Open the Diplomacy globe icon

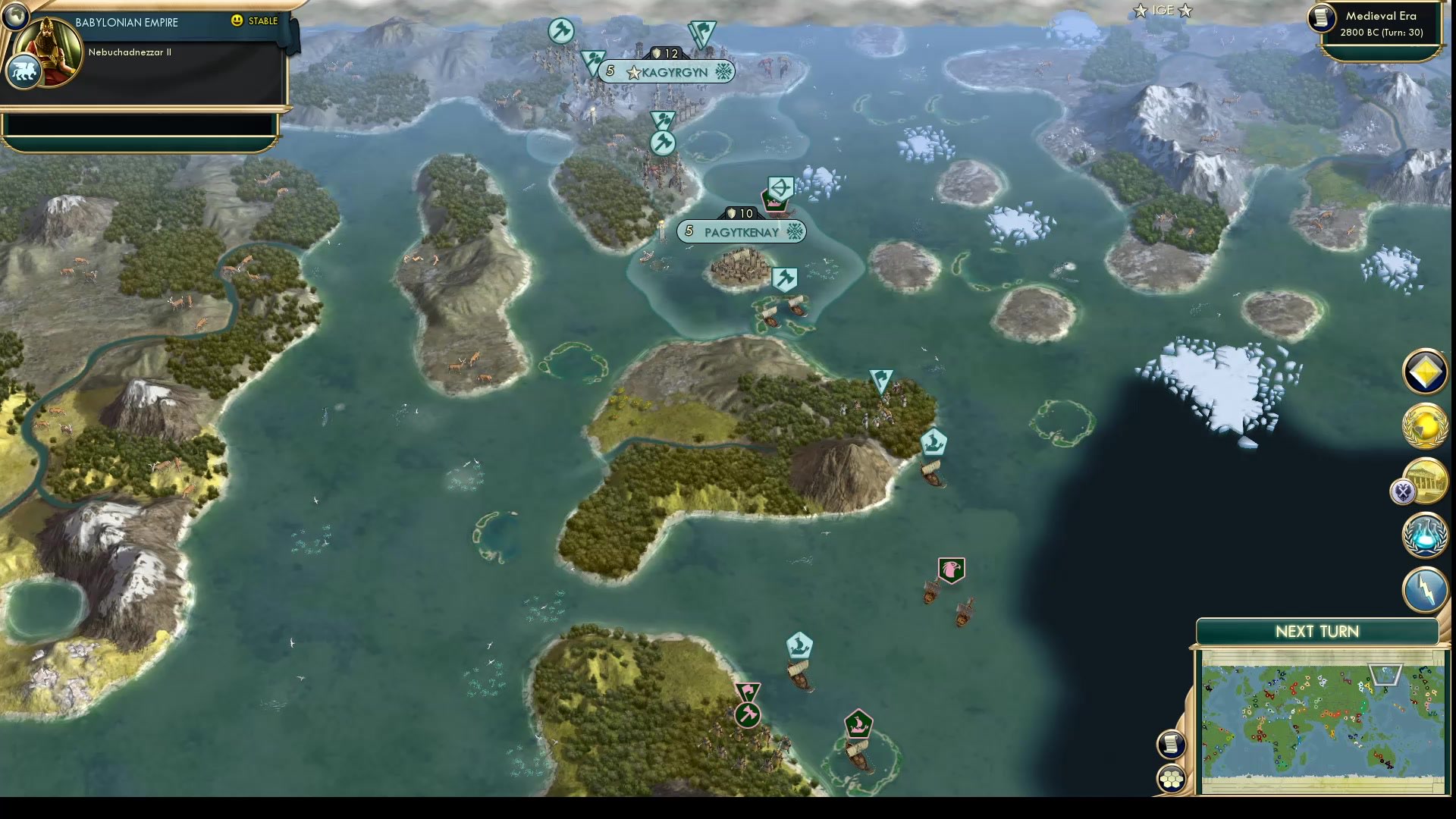pyautogui.click(x=1424, y=425)
